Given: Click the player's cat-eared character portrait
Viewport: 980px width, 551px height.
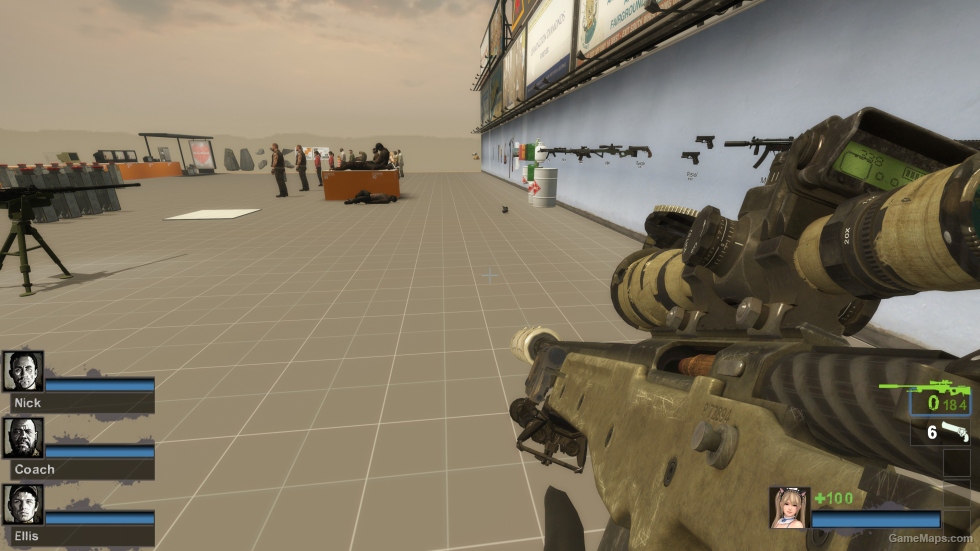Looking at the screenshot, I should pos(789,507).
